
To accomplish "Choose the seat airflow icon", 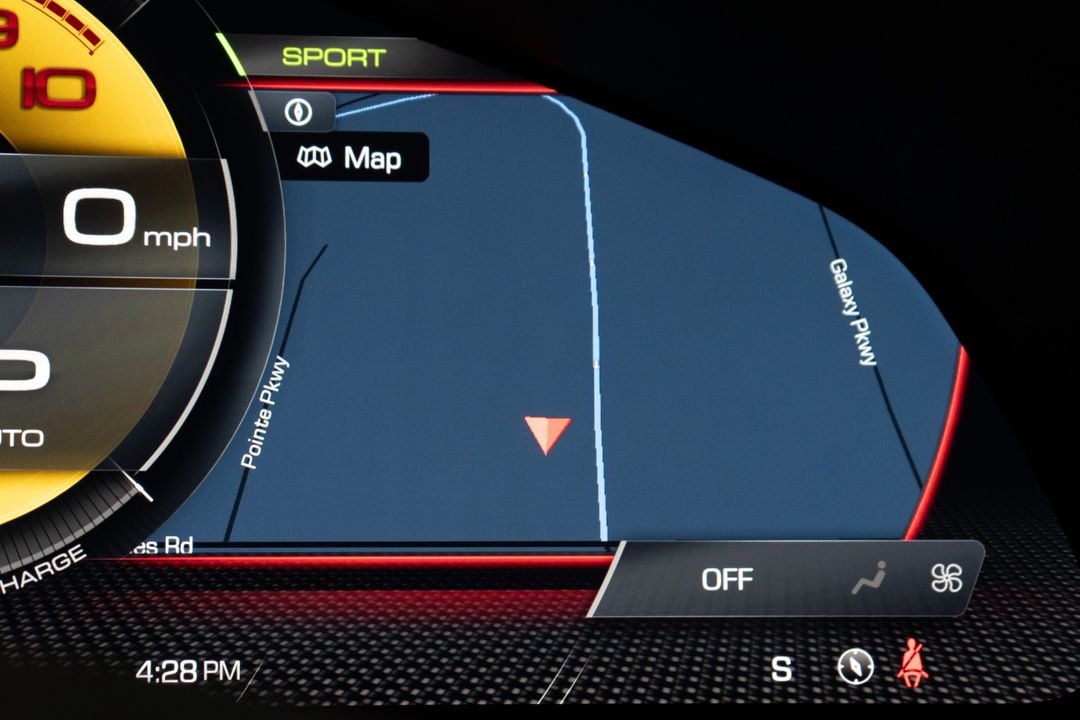I will click(868, 578).
